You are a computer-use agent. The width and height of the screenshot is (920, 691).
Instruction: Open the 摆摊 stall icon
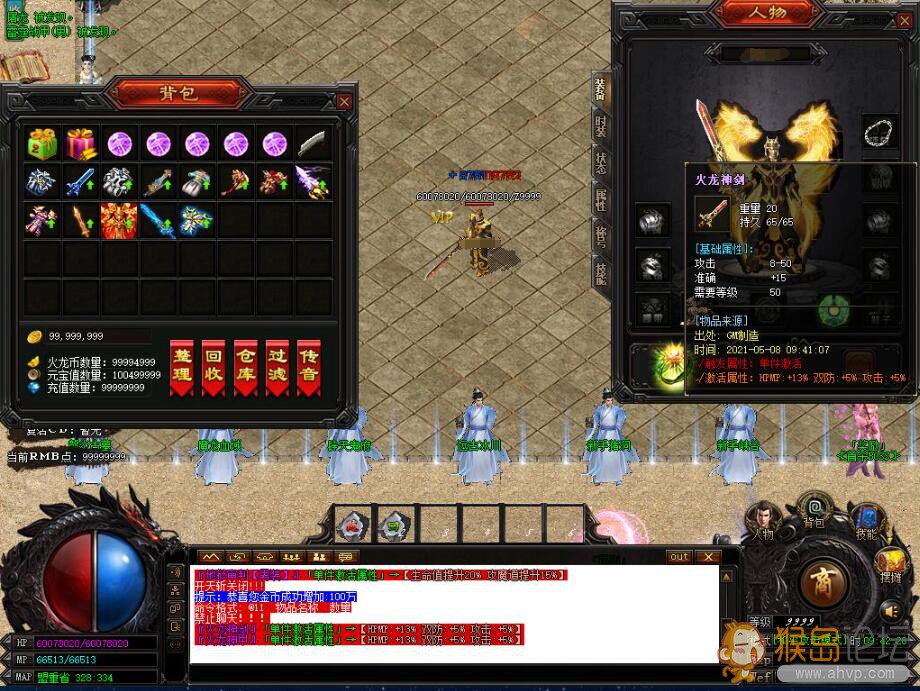[889, 567]
